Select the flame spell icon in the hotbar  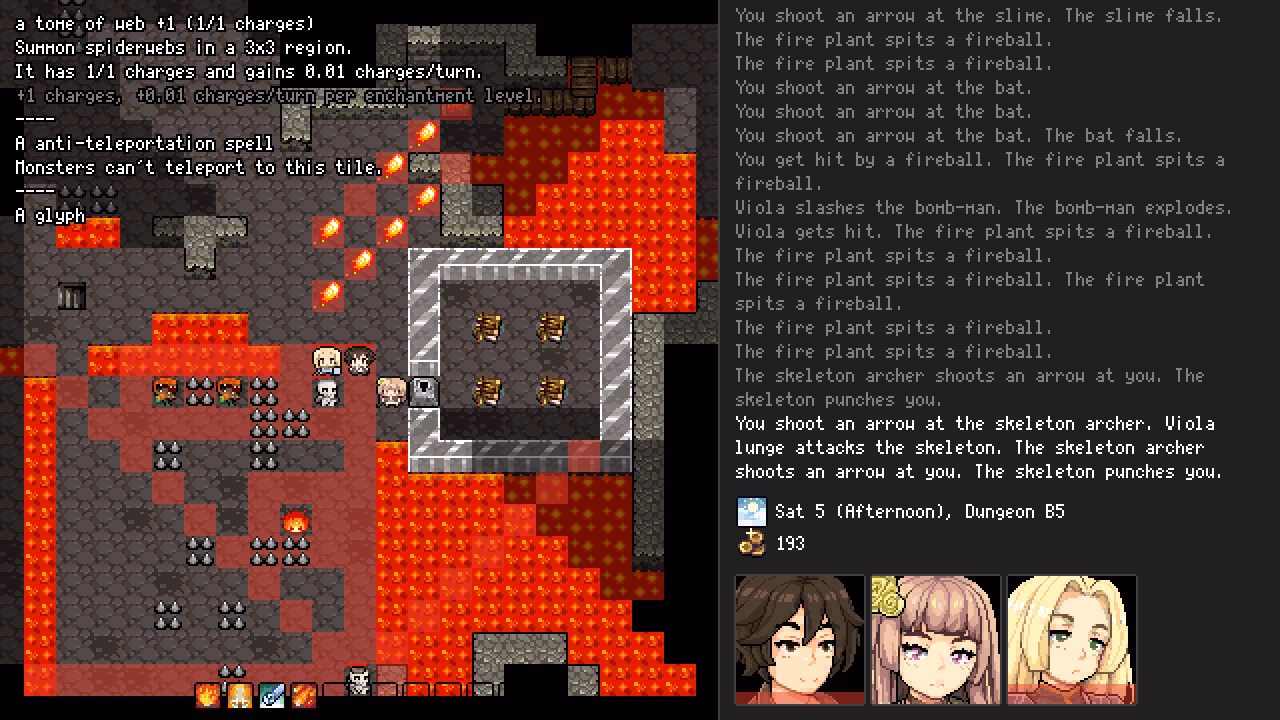(x=207, y=695)
